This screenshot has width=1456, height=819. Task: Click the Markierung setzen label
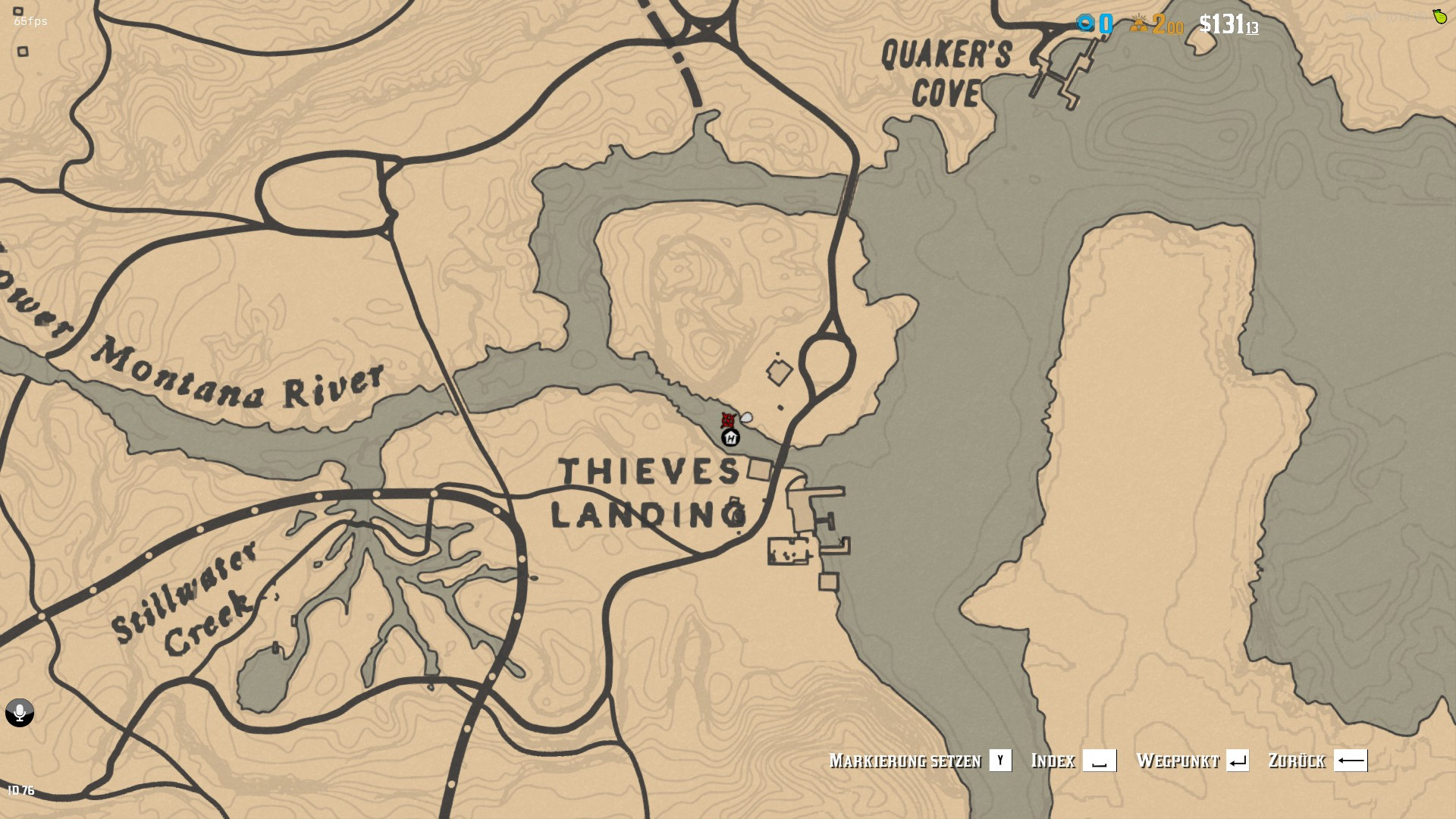pyautogui.click(x=905, y=761)
